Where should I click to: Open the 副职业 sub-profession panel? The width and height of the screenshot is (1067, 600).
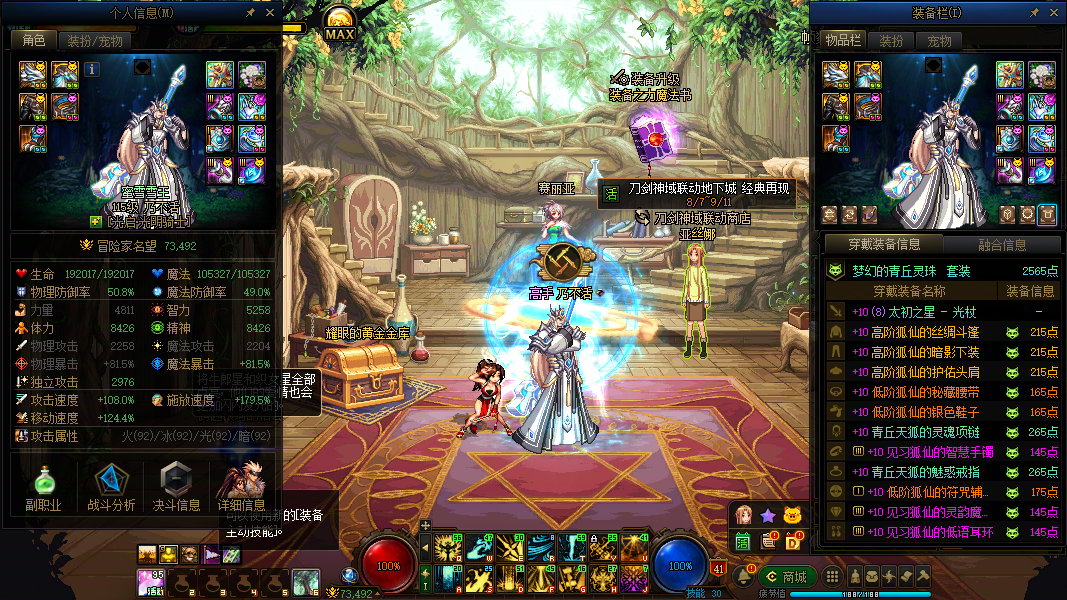click(x=43, y=487)
